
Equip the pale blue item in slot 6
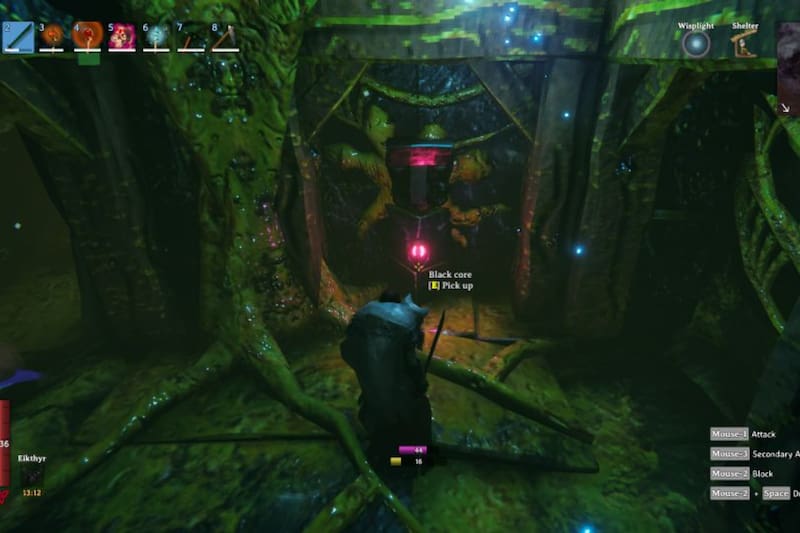(x=156, y=37)
